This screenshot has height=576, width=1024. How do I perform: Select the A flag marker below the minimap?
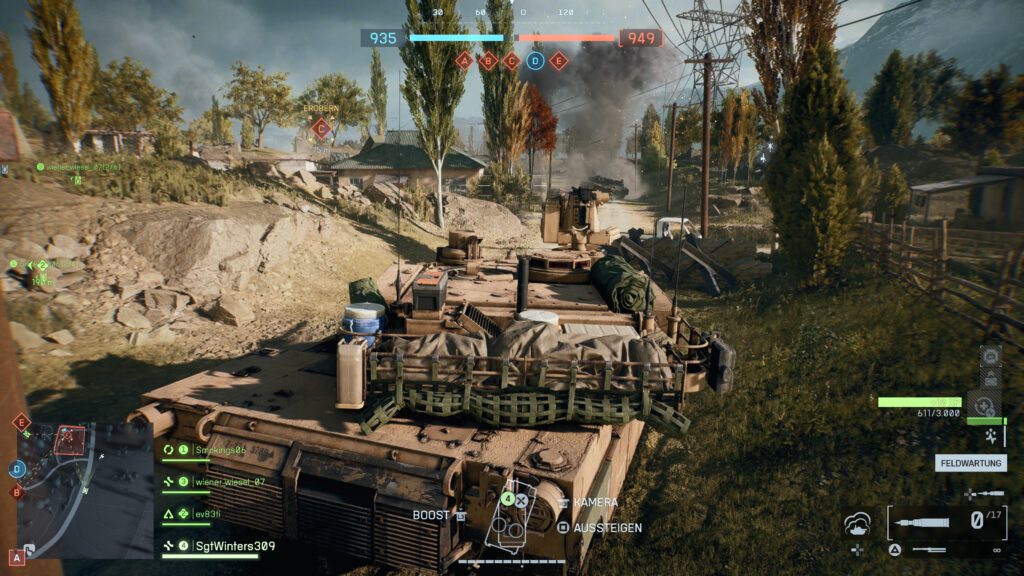click(17, 557)
